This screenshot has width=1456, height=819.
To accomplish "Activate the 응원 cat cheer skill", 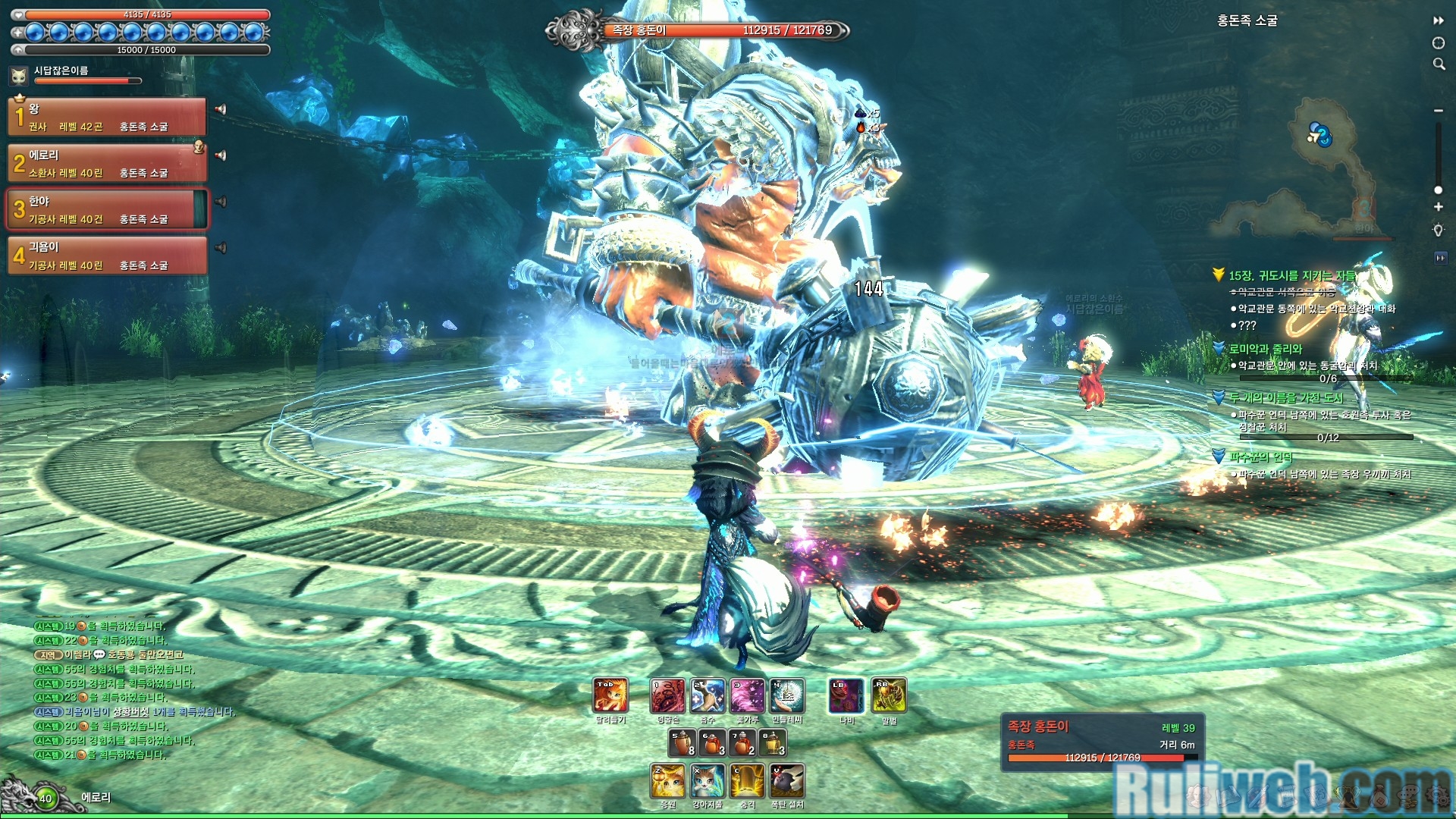I will tap(667, 781).
